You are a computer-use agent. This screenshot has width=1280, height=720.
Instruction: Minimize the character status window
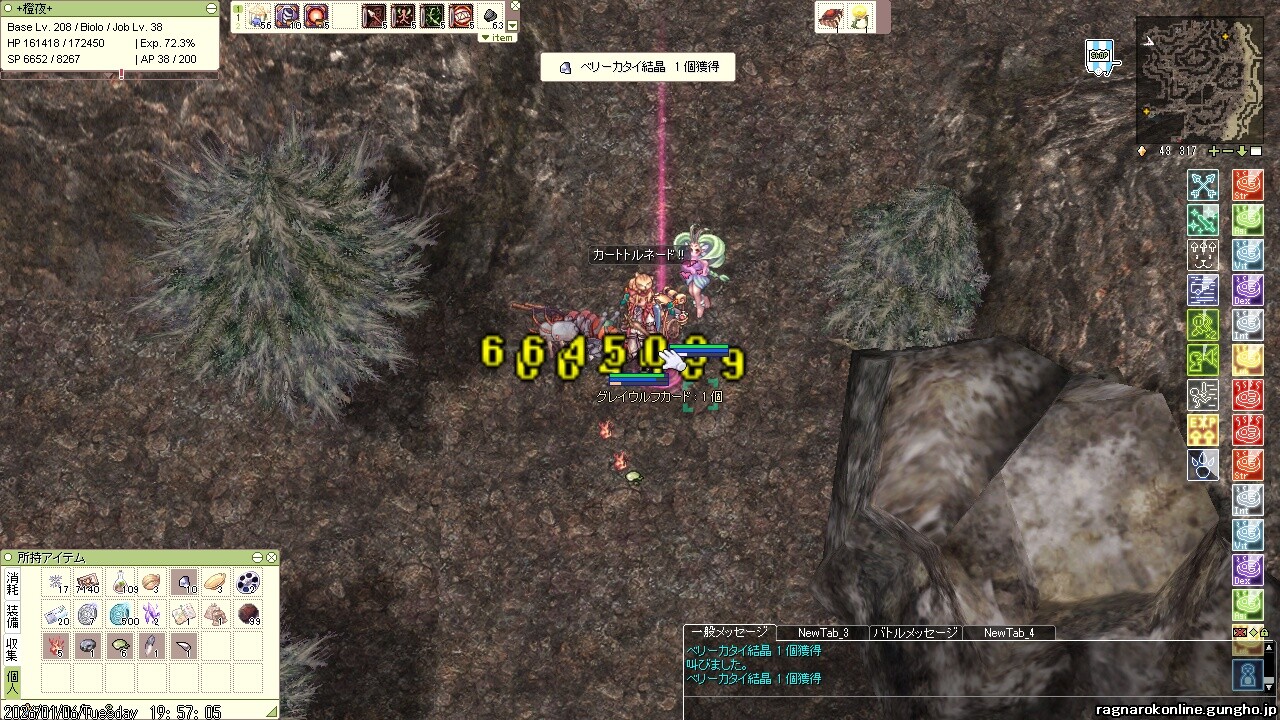211,8
